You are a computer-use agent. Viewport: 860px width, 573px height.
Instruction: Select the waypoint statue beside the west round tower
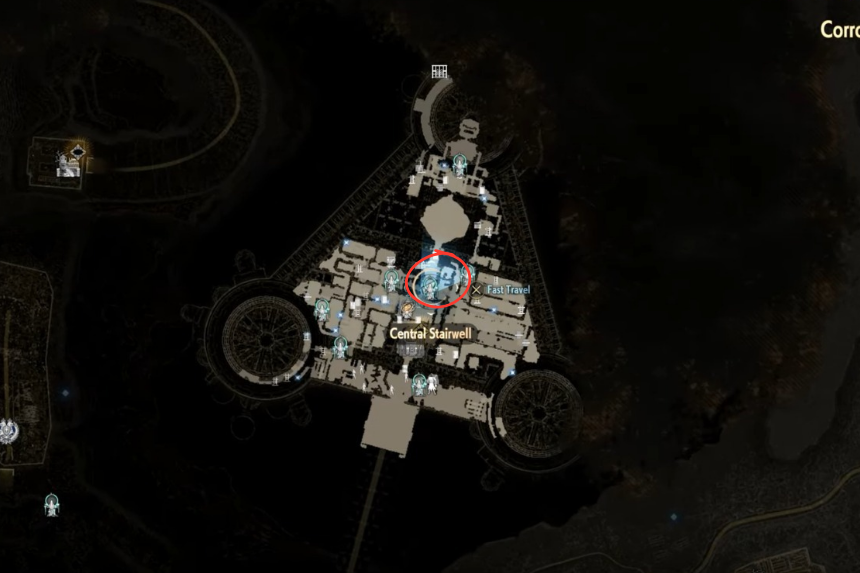click(x=322, y=309)
